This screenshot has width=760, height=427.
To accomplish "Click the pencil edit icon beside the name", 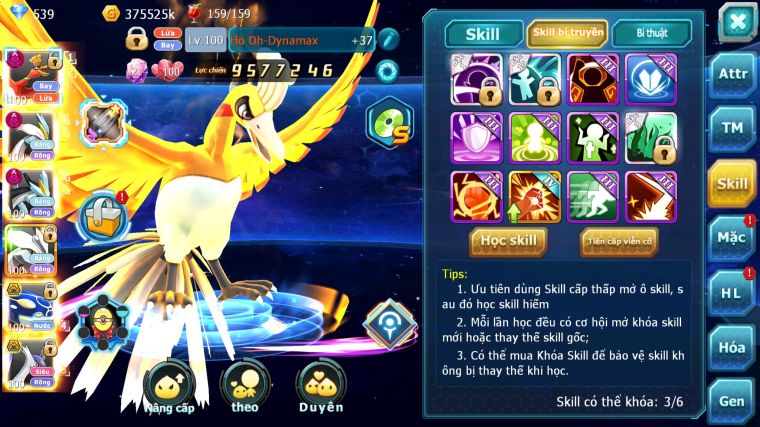I will click(x=389, y=39).
